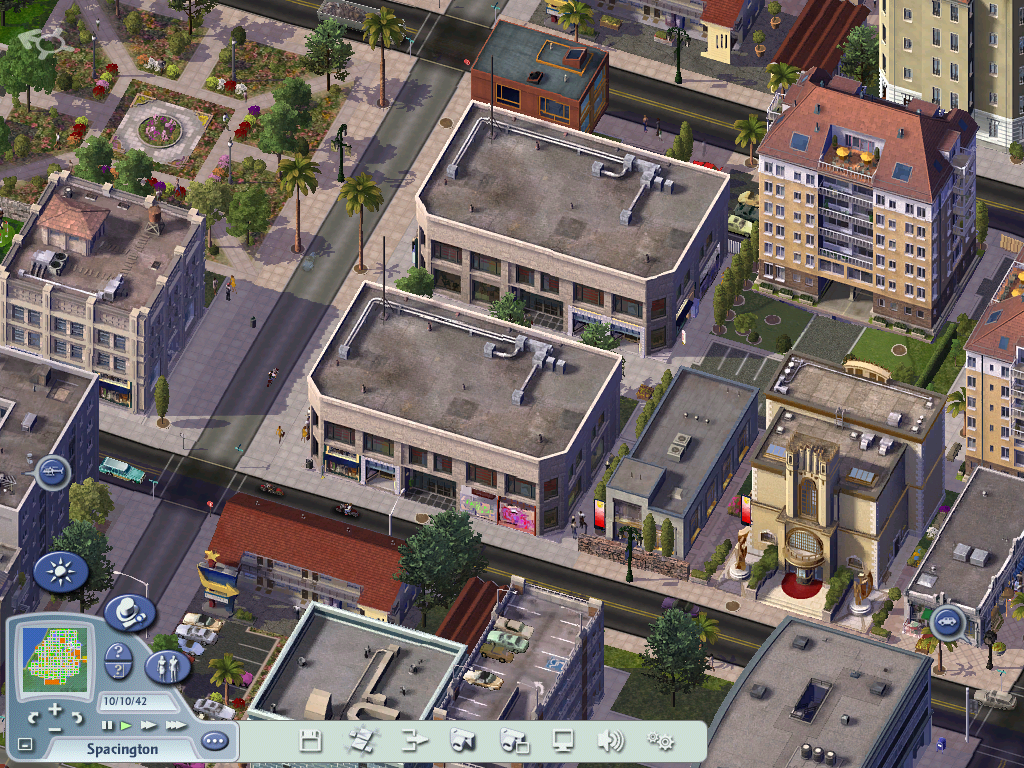Zoom out with the minus button

click(x=55, y=728)
